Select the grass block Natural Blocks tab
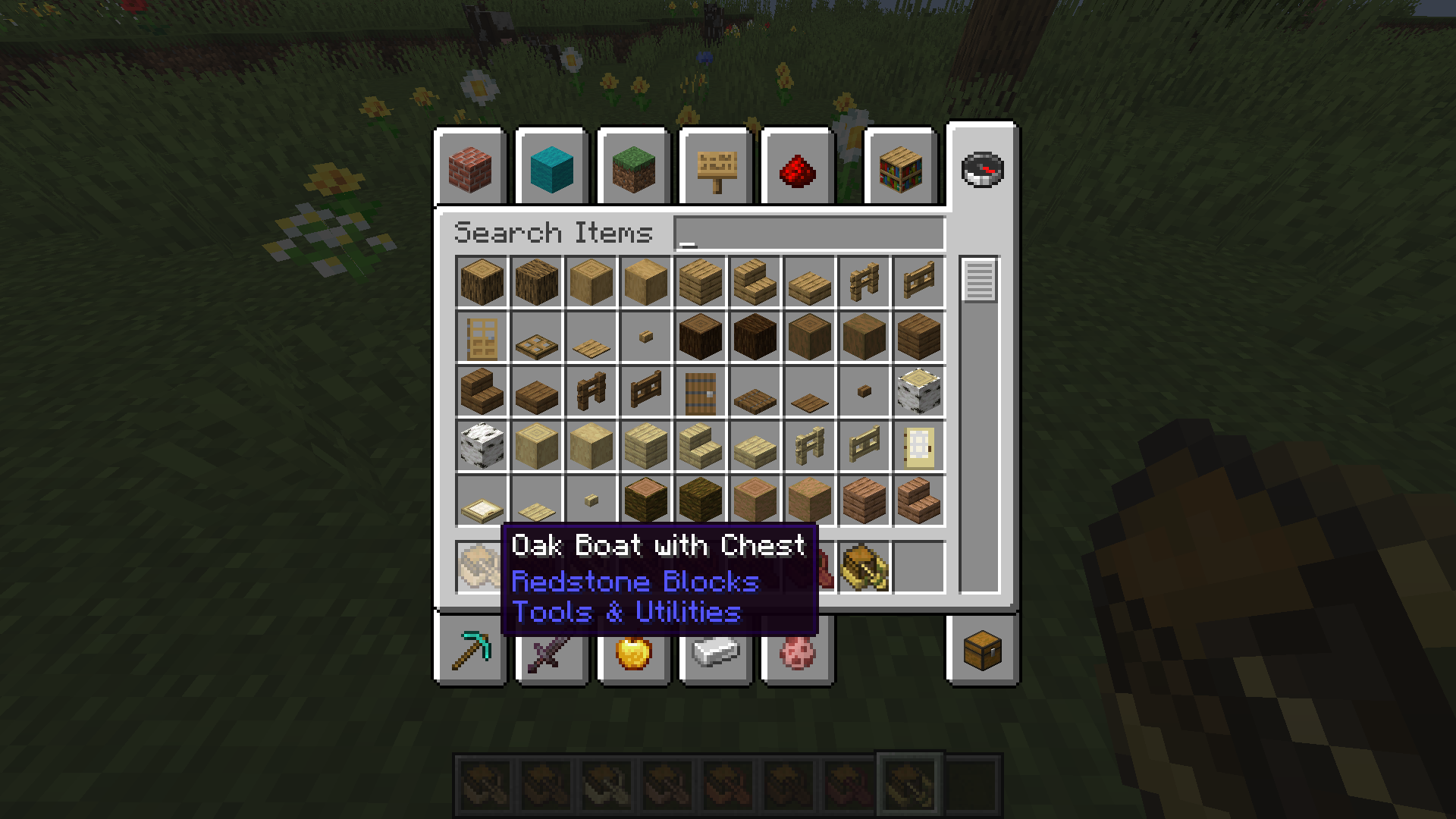This screenshot has height=819, width=1456. click(634, 168)
